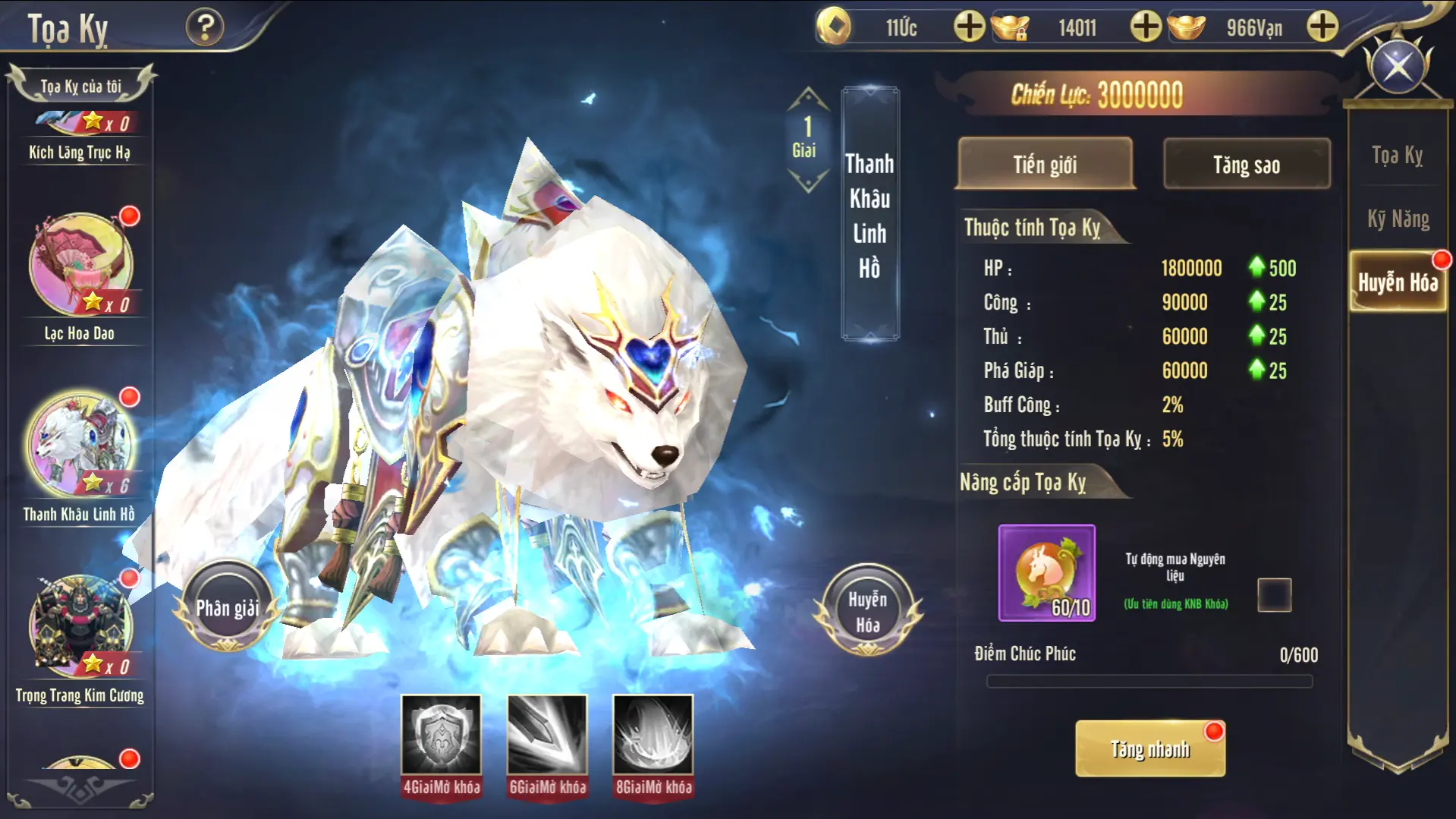Image resolution: width=1456 pixels, height=819 pixels.
Task: Close the Tọa Kỵ mount screen
Action: click(1398, 68)
